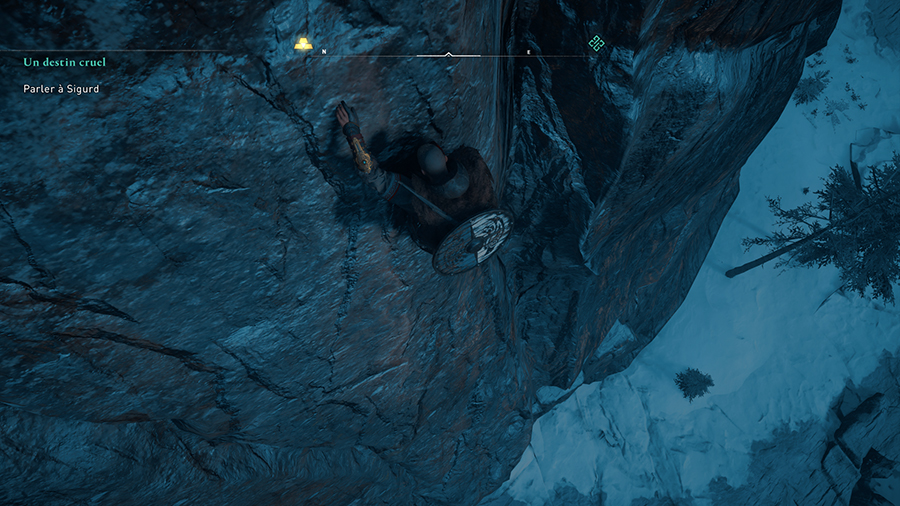Select the teal quest marker on compass
Screen dimensions: 900x506
596,43
